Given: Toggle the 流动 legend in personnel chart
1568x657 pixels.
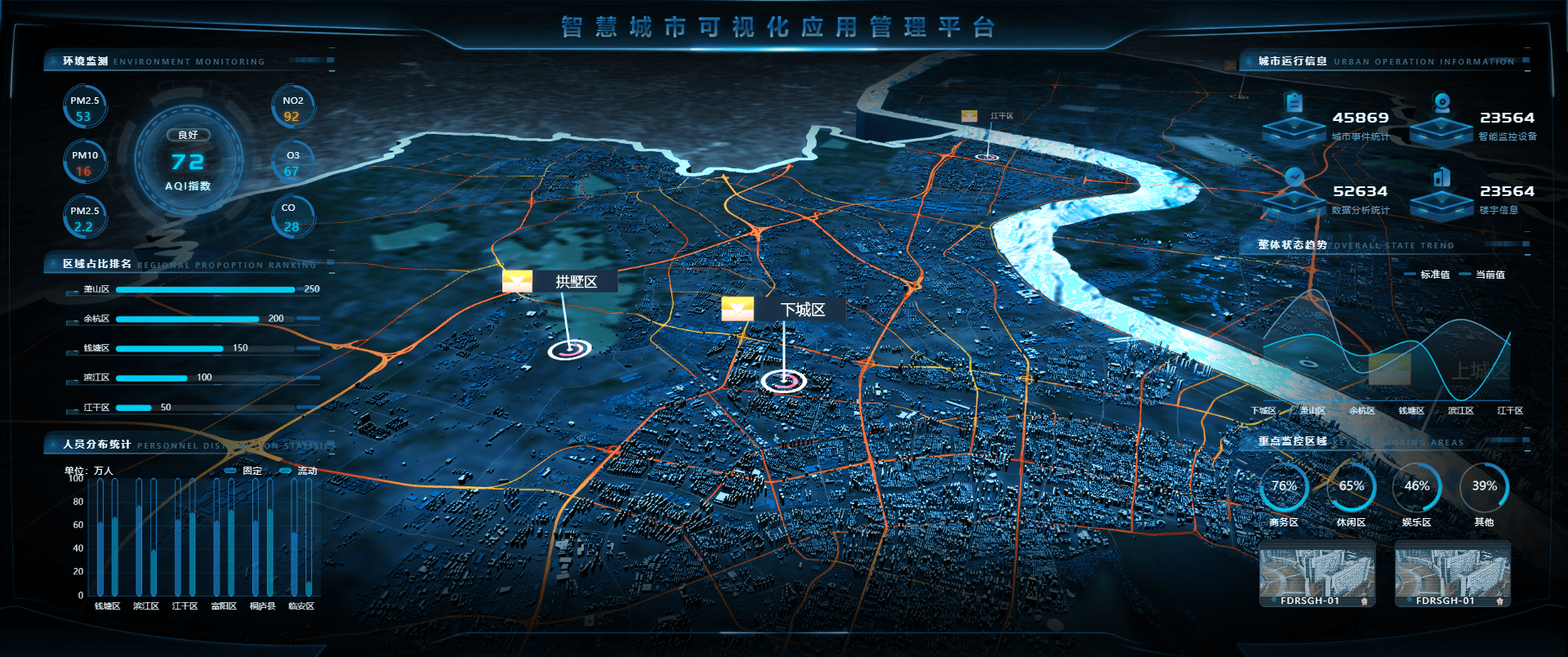Looking at the screenshot, I should [x=296, y=472].
